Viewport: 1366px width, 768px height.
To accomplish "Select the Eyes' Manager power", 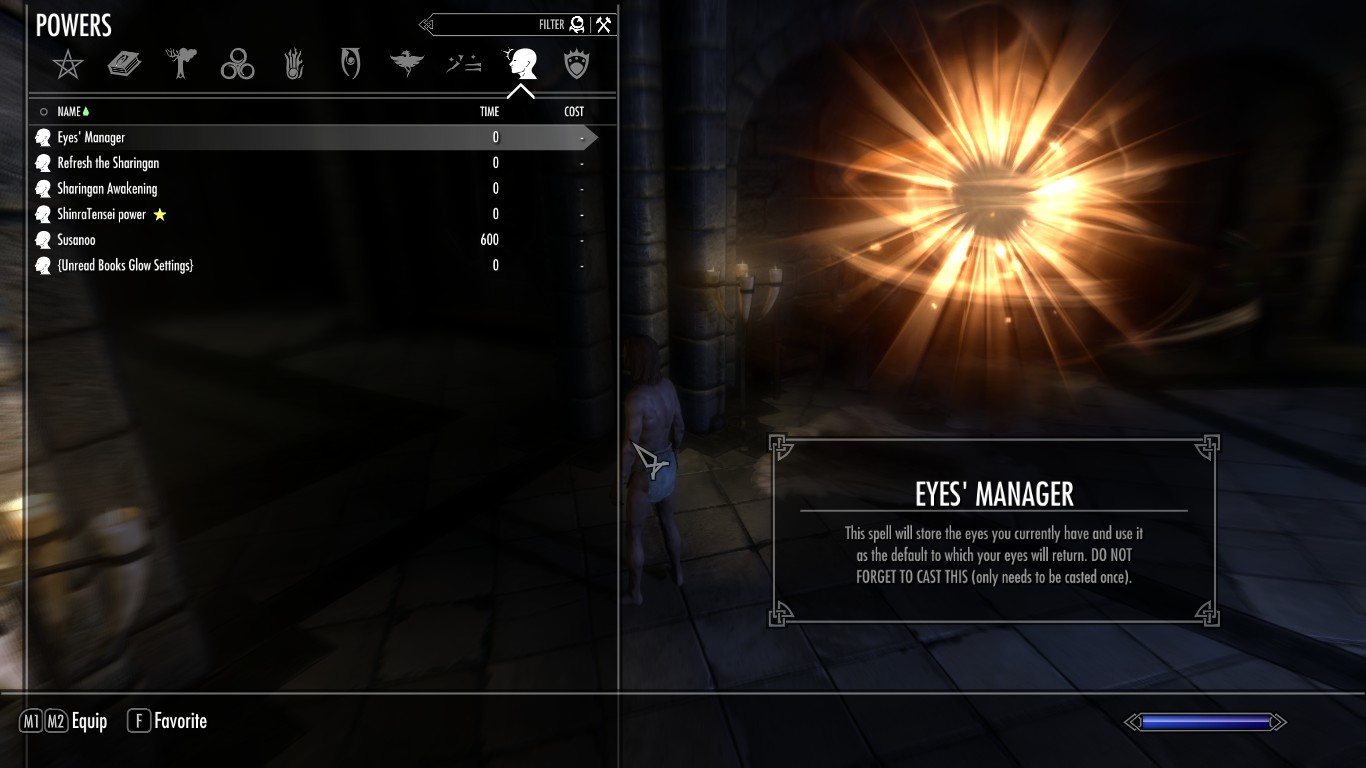I will click(92, 138).
